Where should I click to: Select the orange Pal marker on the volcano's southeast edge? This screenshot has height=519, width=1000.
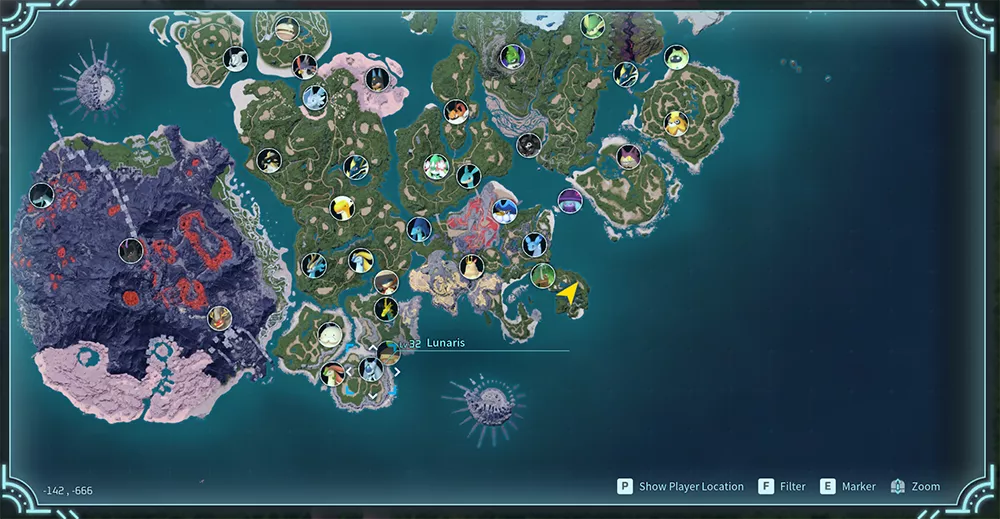point(219,319)
